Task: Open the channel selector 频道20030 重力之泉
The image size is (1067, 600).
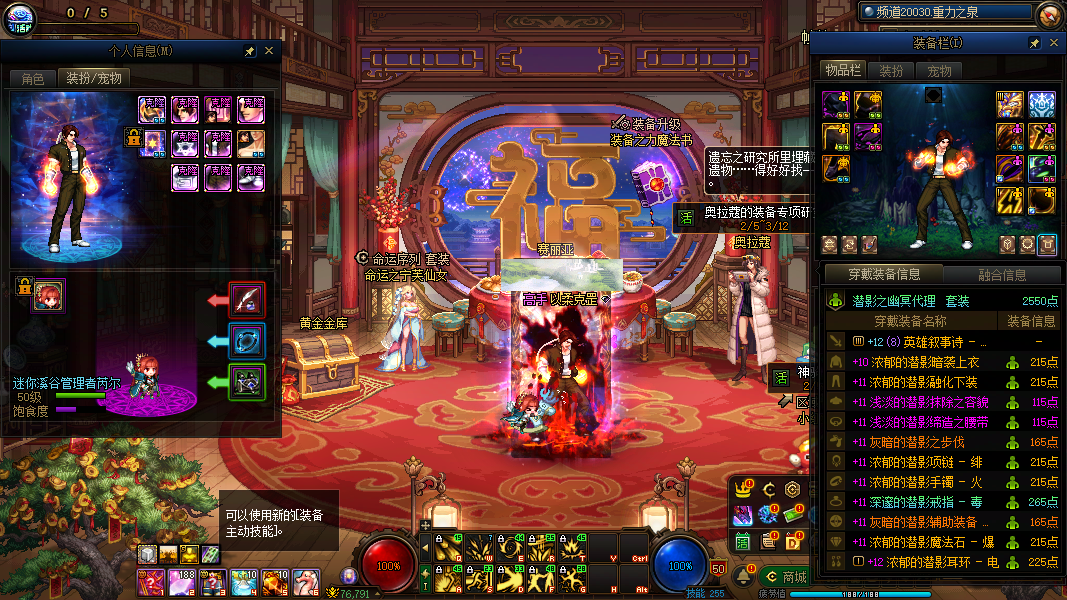Action: click(x=947, y=13)
